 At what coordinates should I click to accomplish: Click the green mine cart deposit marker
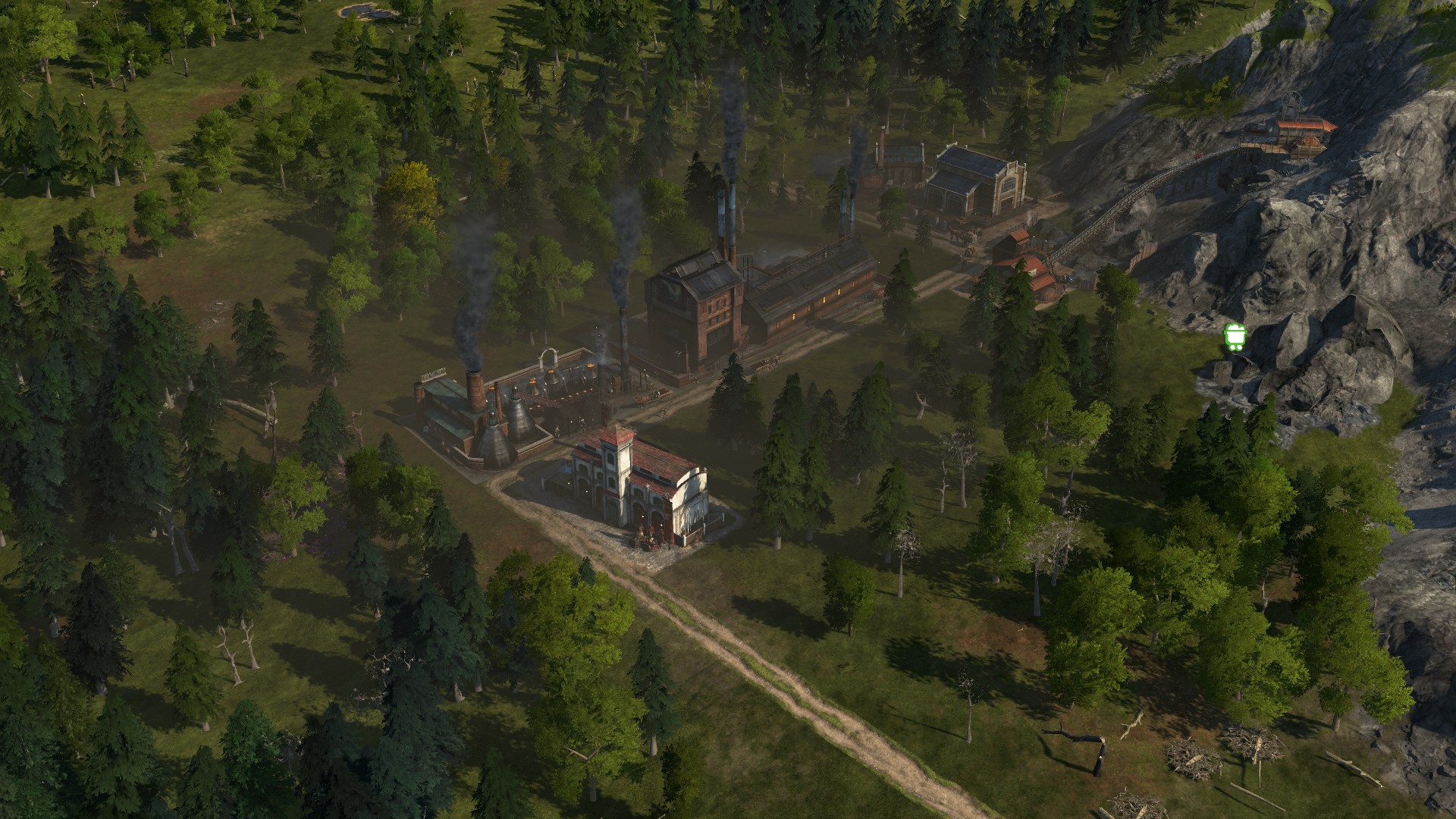(1235, 337)
